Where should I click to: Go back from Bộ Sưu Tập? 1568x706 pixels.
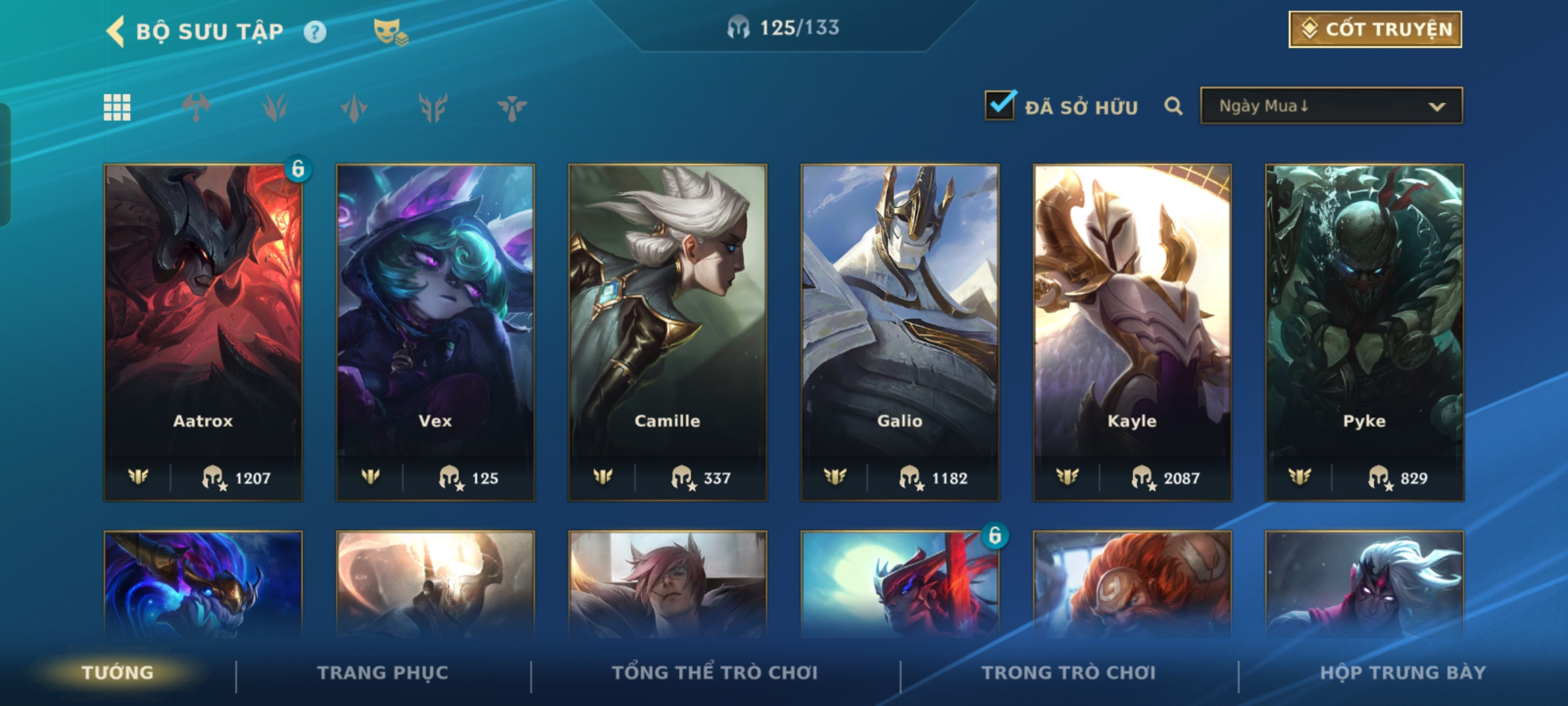116,31
